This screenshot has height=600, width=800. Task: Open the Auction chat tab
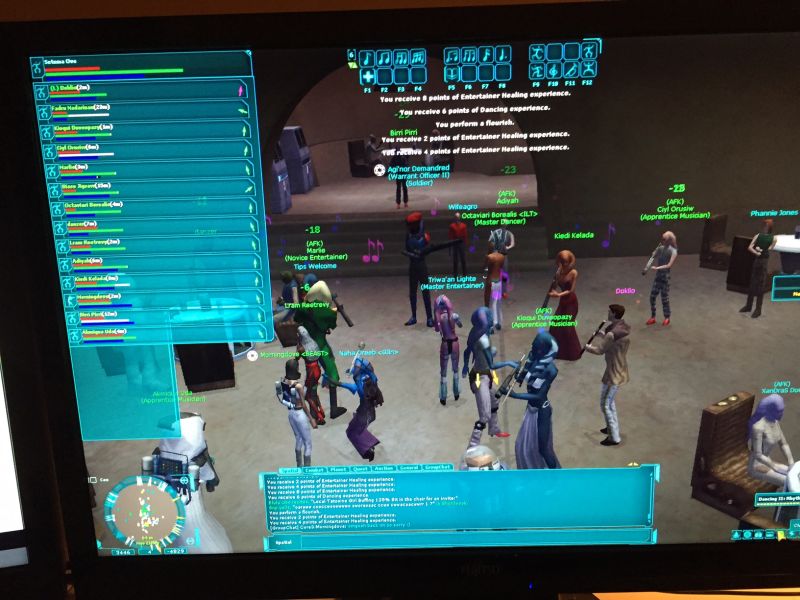(384, 468)
